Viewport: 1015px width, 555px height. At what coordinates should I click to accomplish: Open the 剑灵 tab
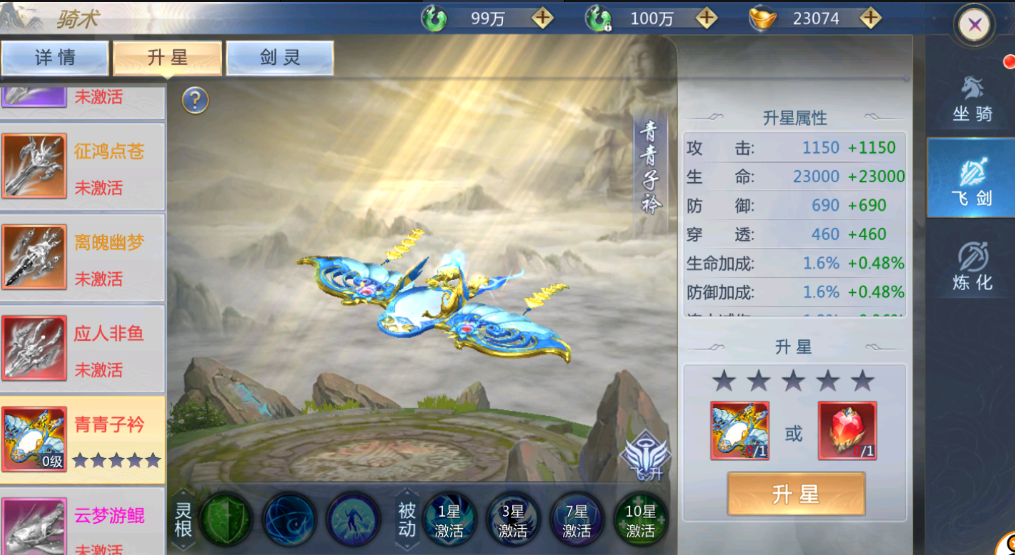tap(279, 58)
